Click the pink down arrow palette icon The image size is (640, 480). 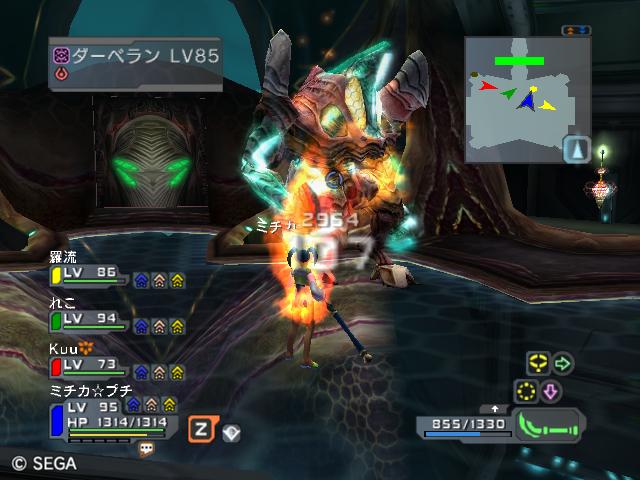pyautogui.click(x=551, y=390)
